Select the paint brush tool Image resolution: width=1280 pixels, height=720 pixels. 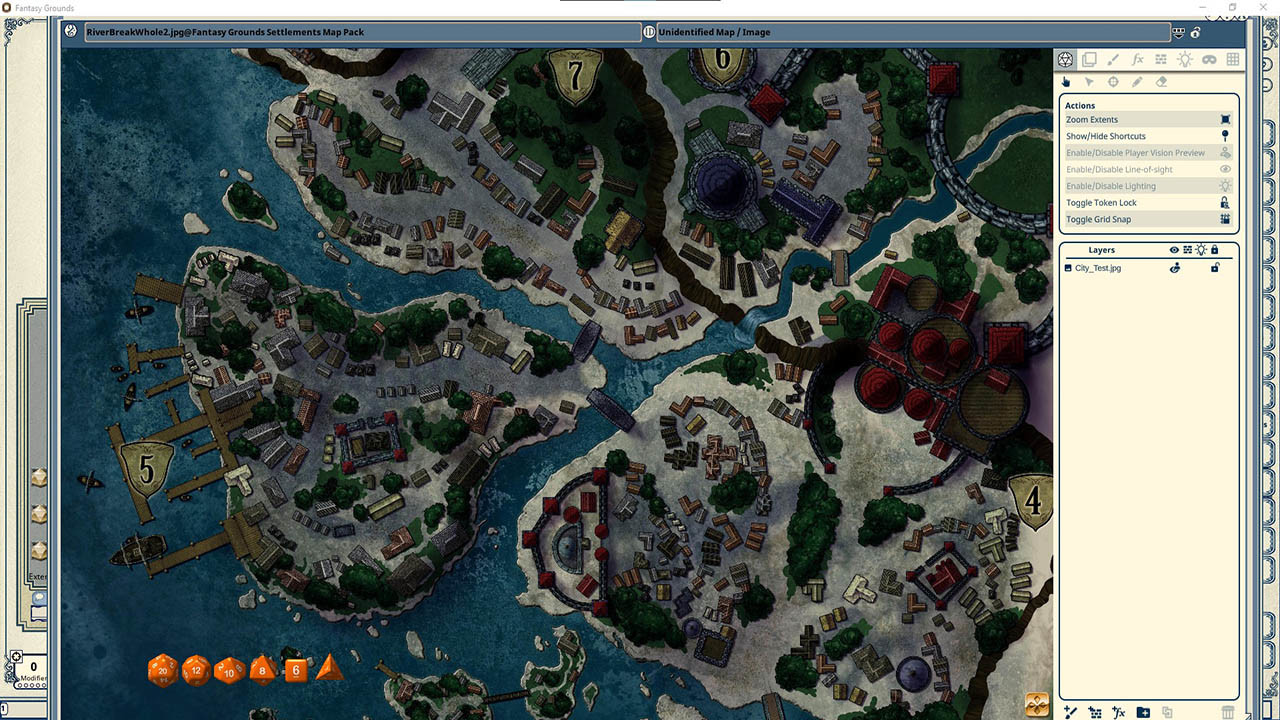pyautogui.click(x=1113, y=59)
